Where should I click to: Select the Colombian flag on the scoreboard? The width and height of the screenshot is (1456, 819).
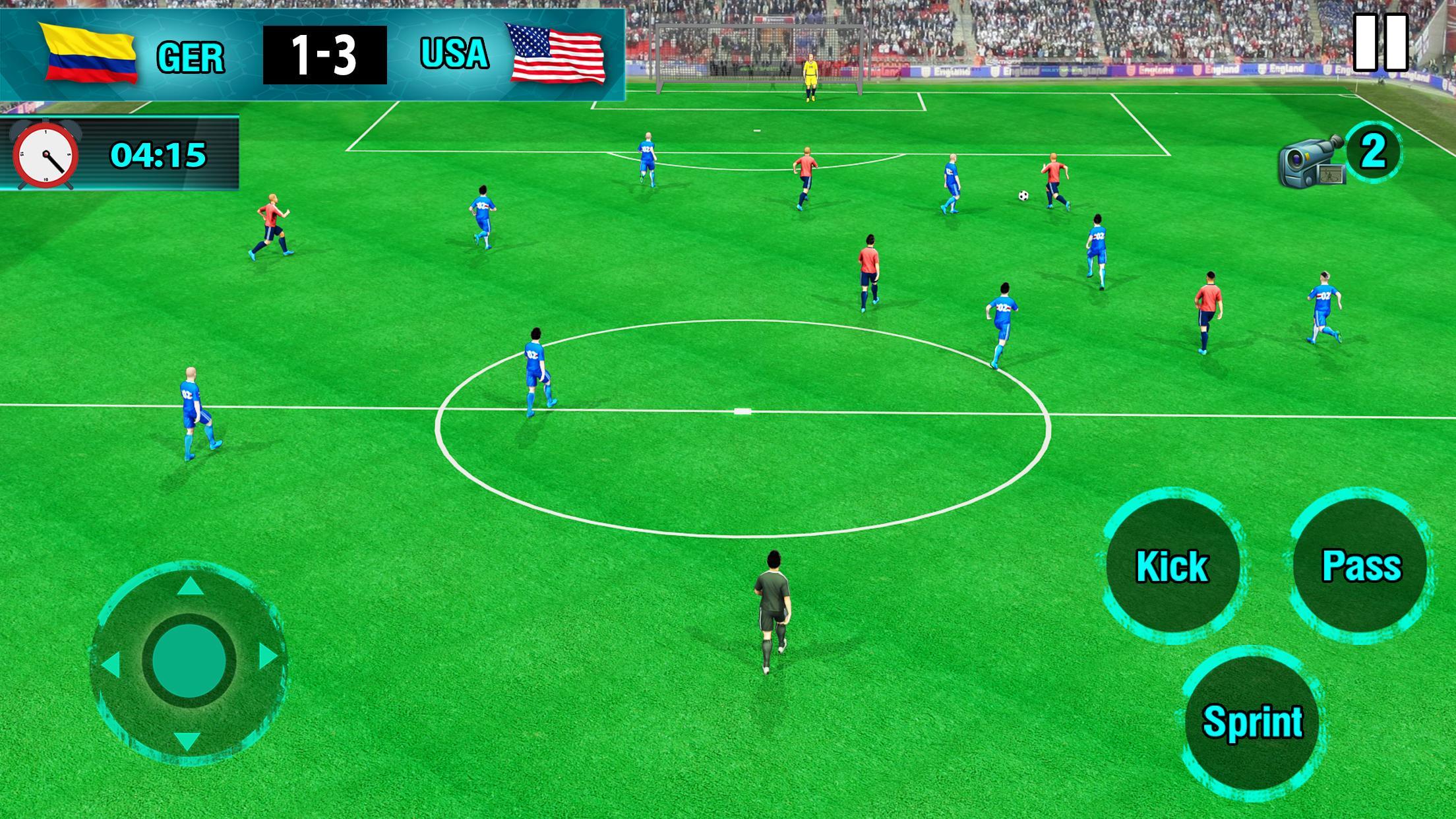(88, 54)
